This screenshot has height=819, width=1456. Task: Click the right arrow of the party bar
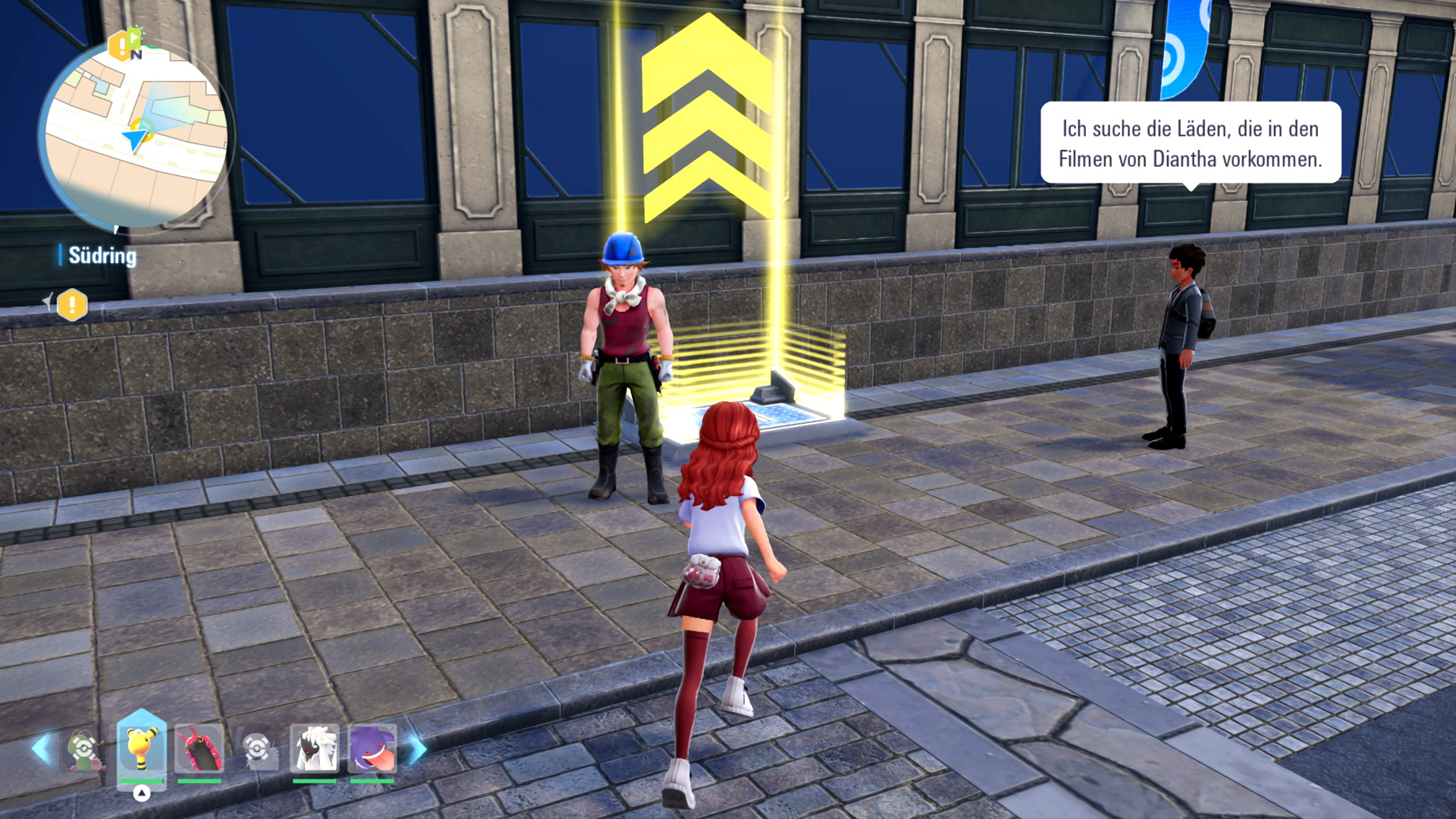coord(418,748)
